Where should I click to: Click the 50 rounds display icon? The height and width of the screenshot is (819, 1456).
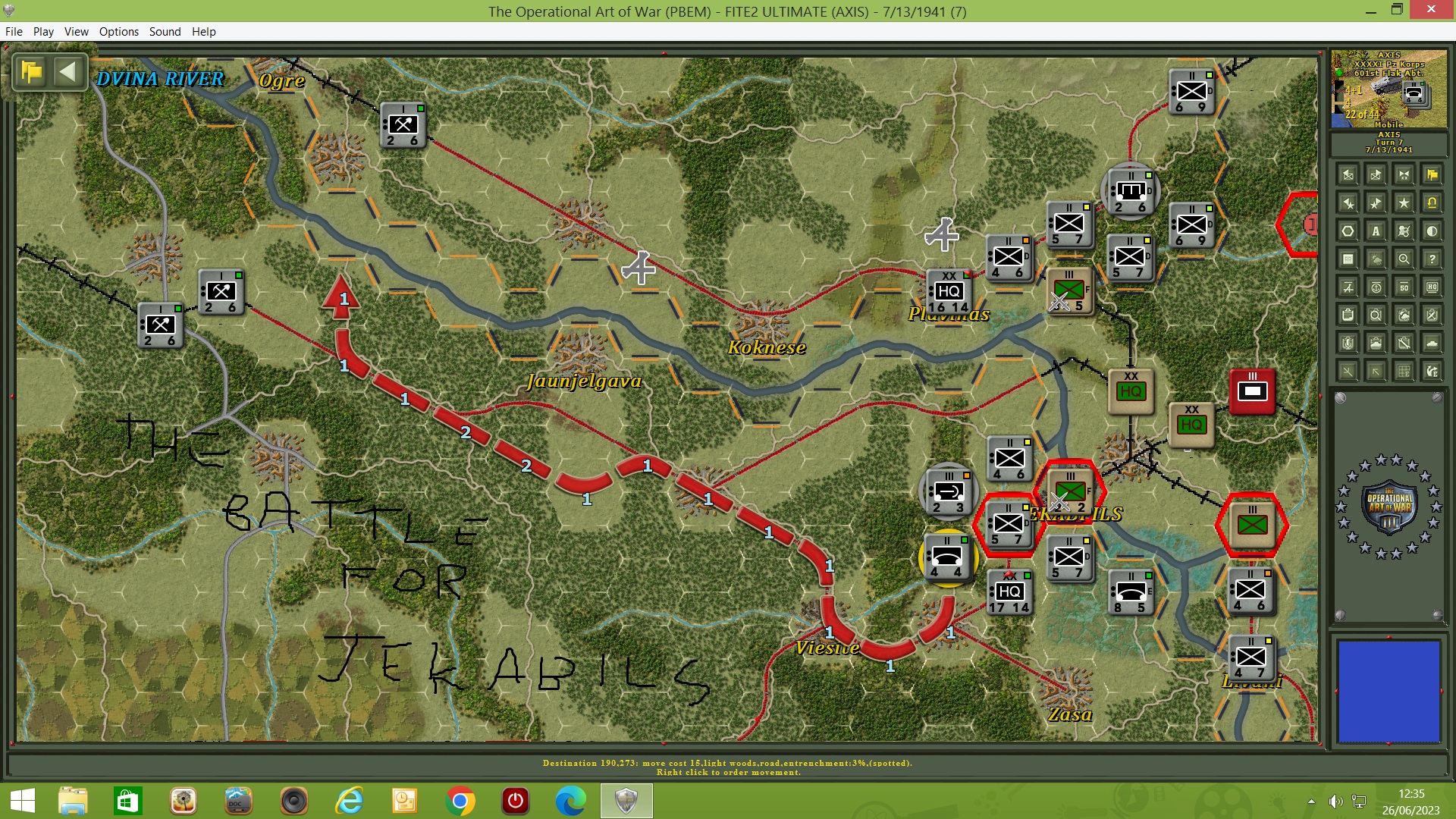(x=1404, y=287)
